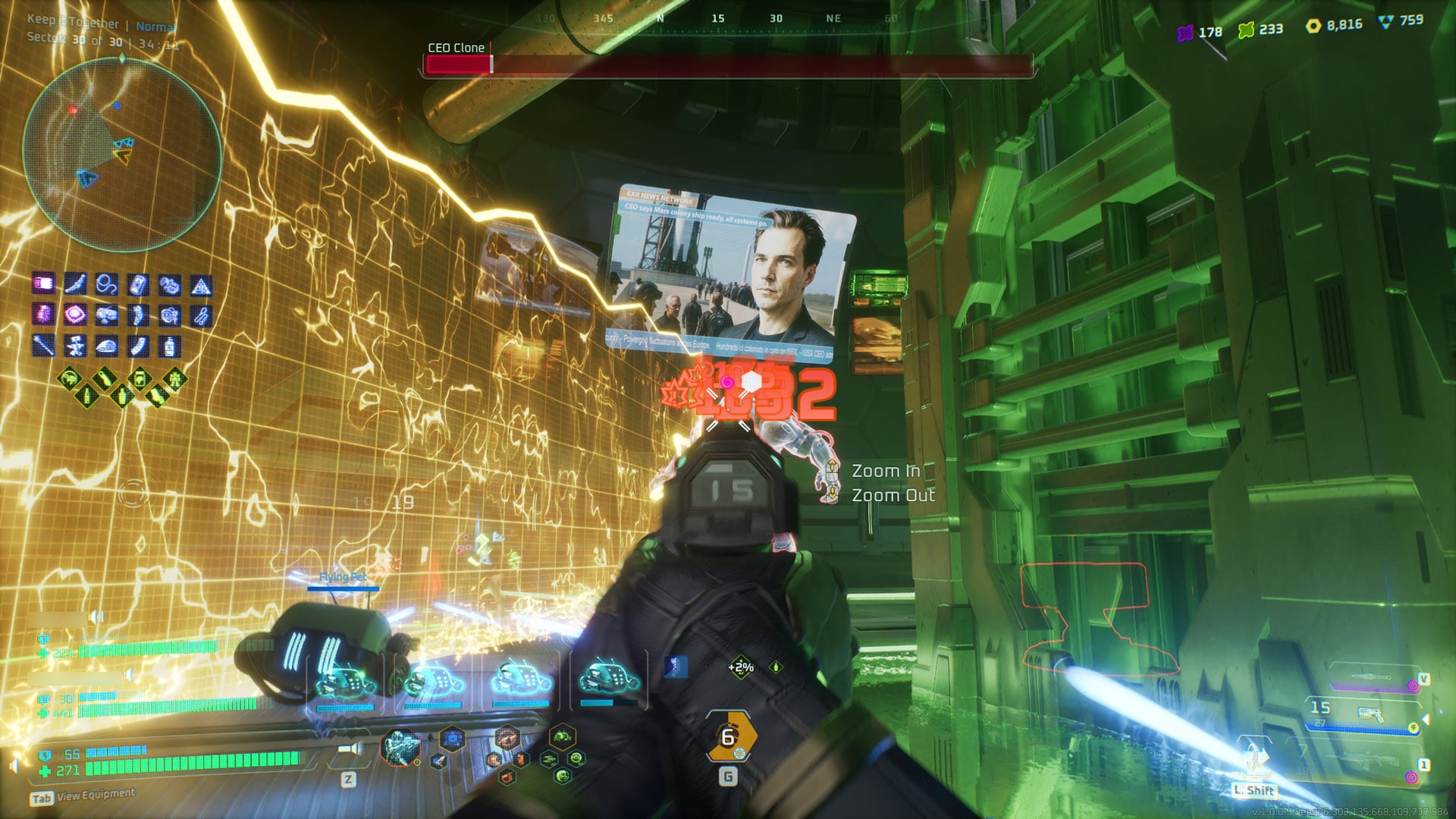1456x819 pixels.
Task: Activate the dash ability icon
Action: point(1255,758)
